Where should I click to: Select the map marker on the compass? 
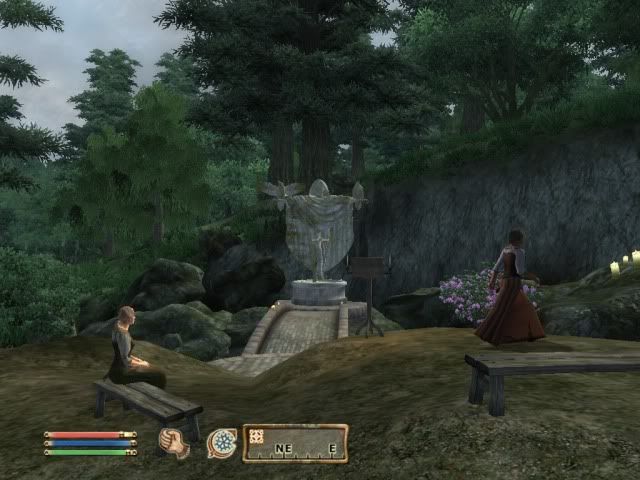point(256,435)
